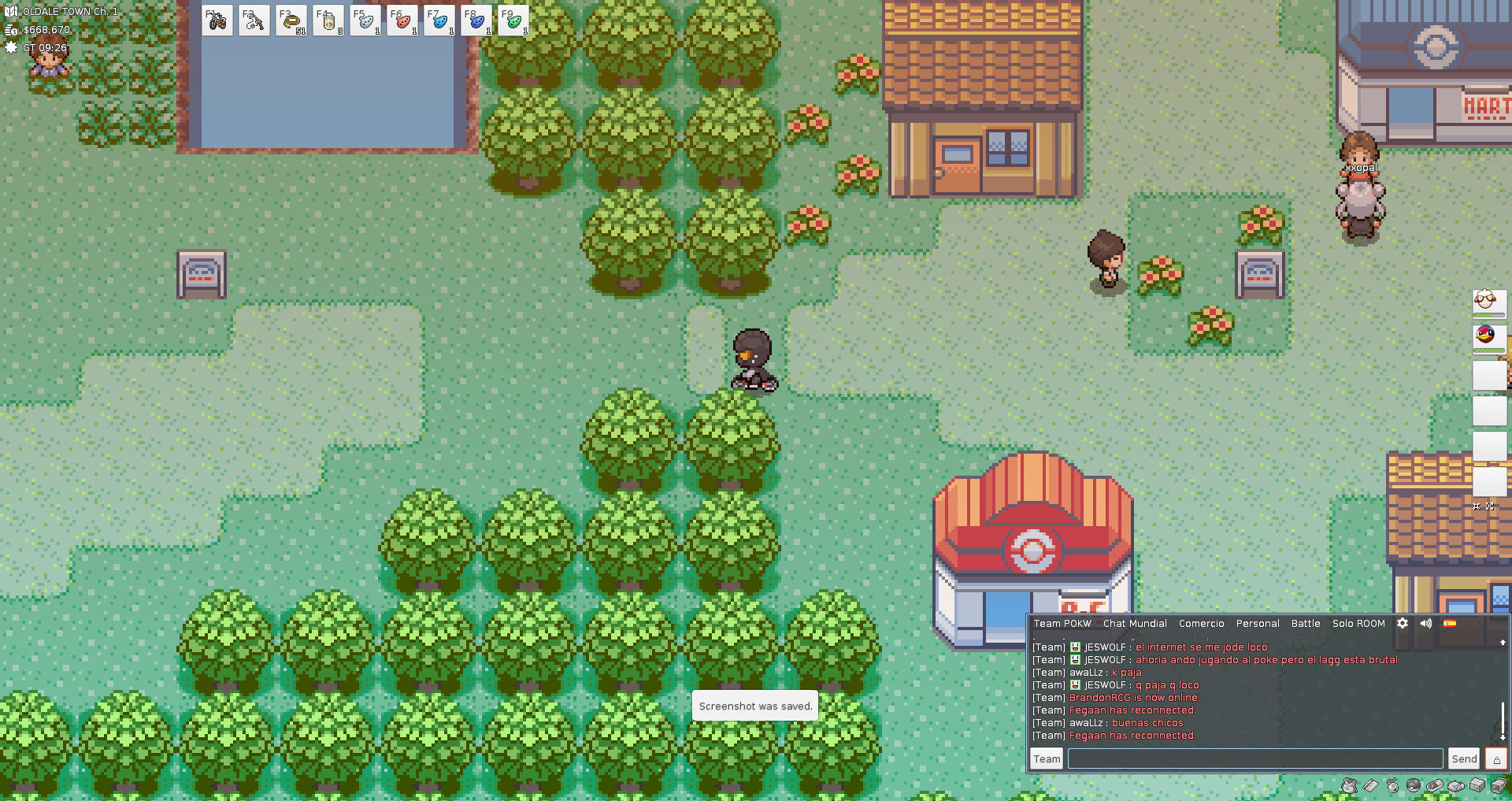1512x801 pixels.
Task: Play the white ocarina in the F5 slot
Action: pyautogui.click(x=365, y=21)
